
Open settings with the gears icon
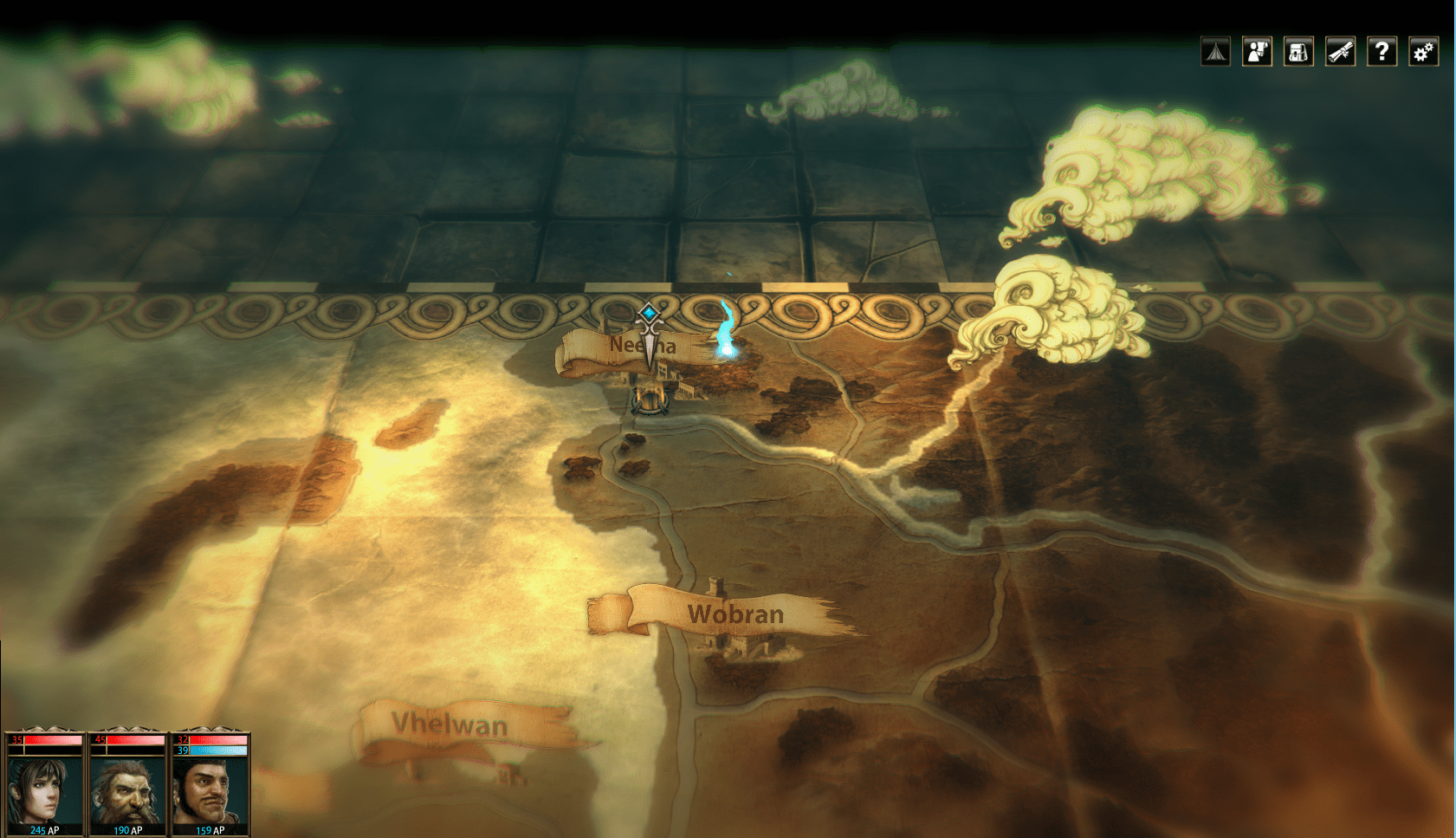pos(1423,52)
